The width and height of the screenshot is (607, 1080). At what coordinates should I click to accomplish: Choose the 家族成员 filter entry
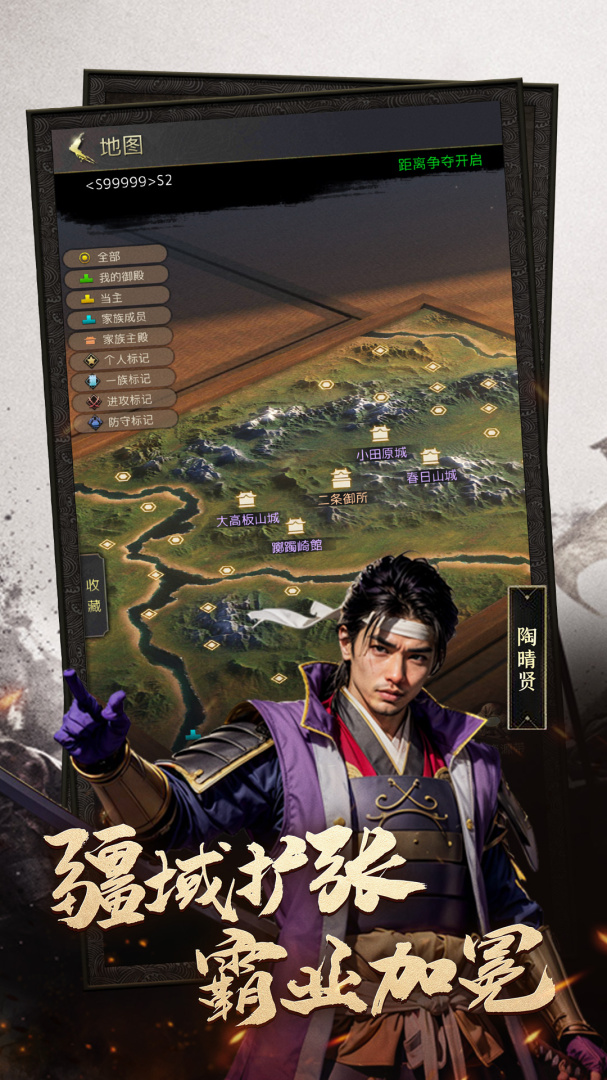pyautogui.click(x=118, y=317)
